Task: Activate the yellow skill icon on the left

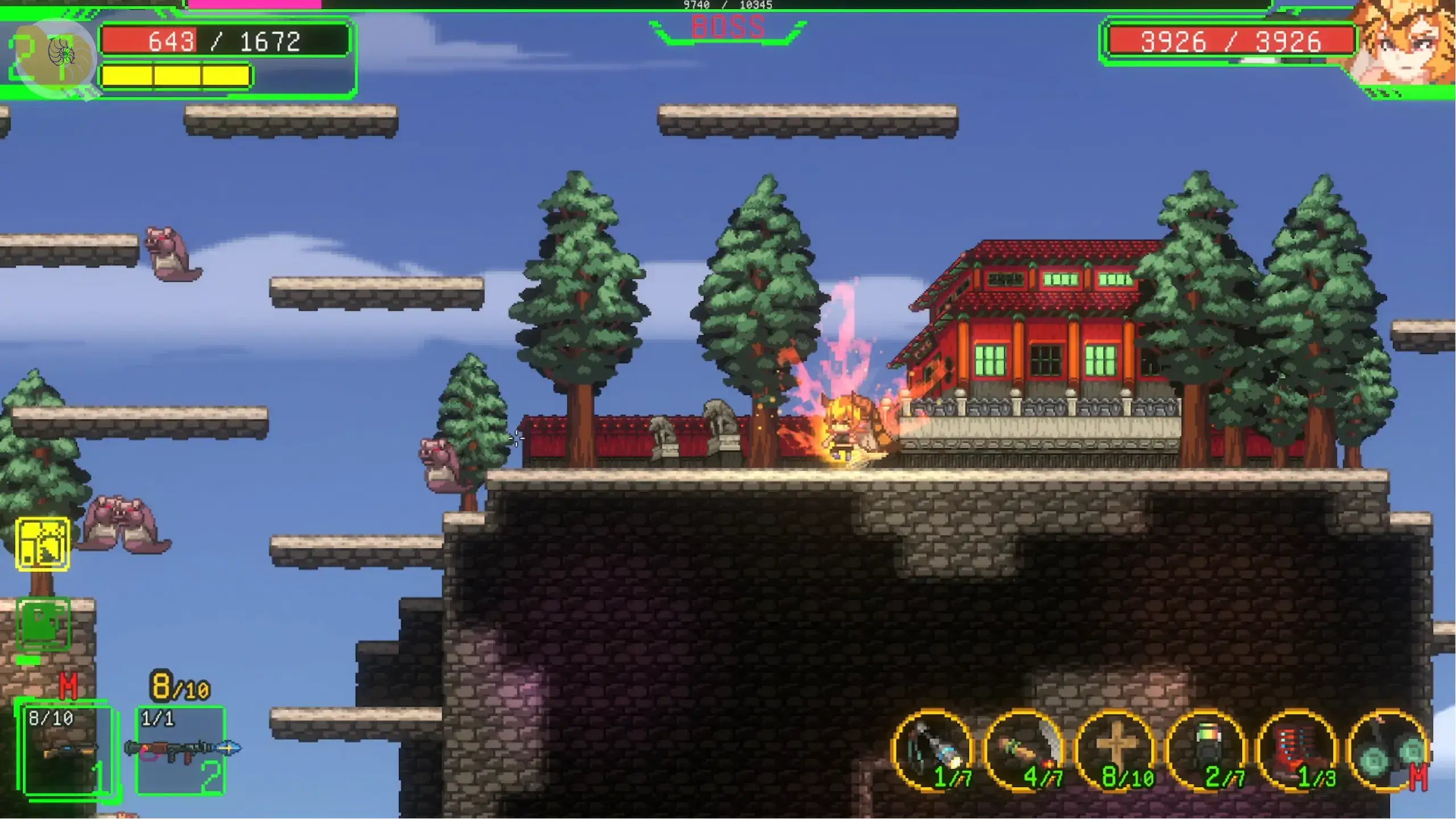Action: click(43, 544)
